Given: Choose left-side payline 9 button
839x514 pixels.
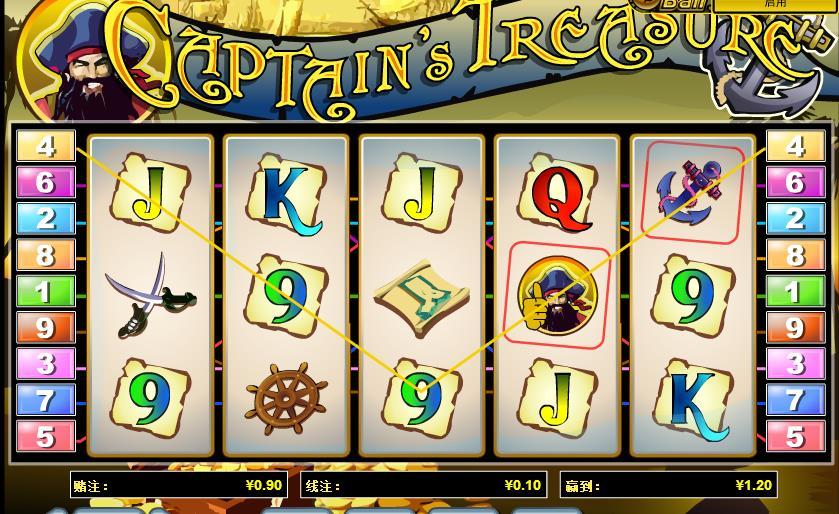Looking at the screenshot, I should click(x=45, y=327).
